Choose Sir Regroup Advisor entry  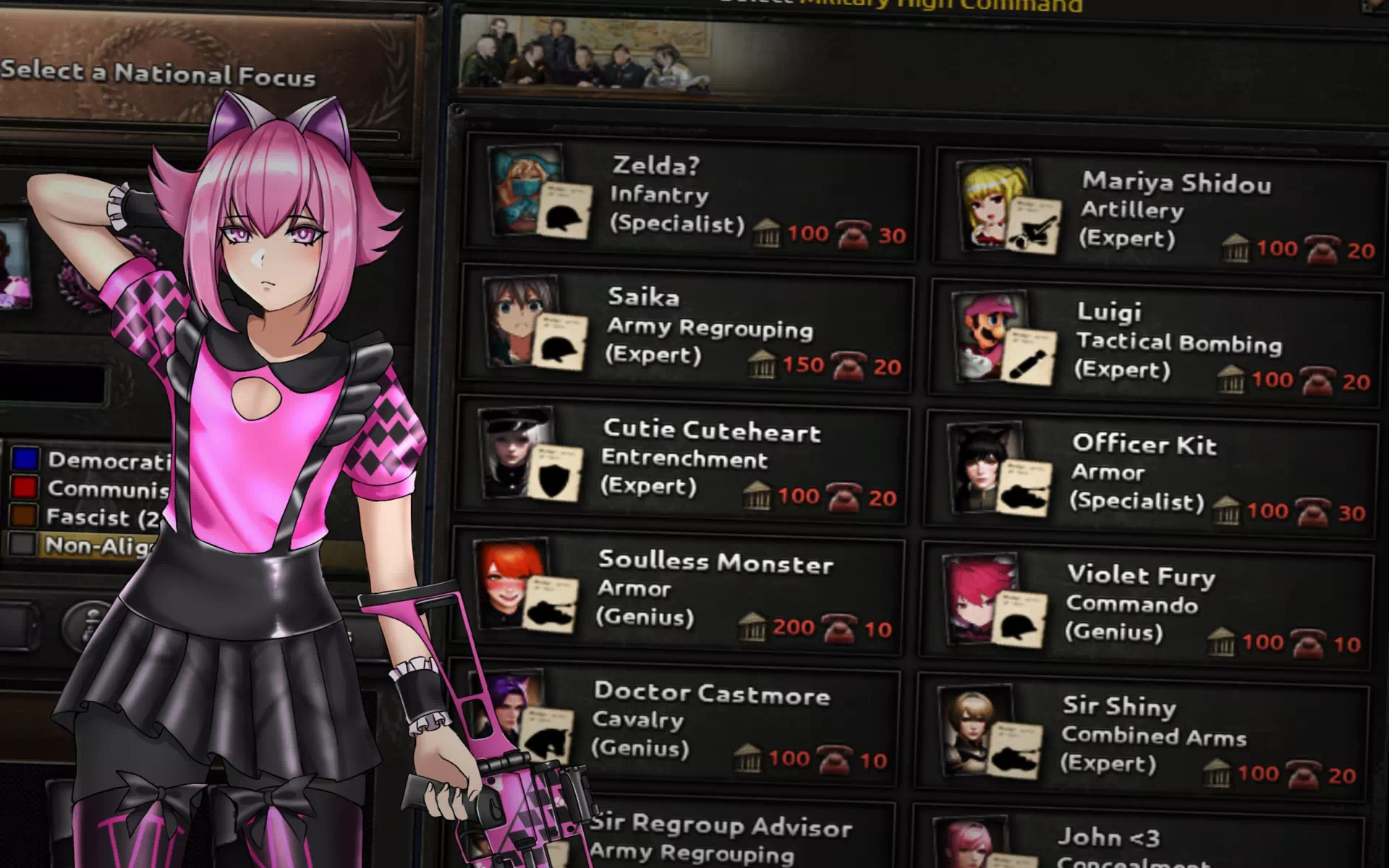(x=720, y=838)
